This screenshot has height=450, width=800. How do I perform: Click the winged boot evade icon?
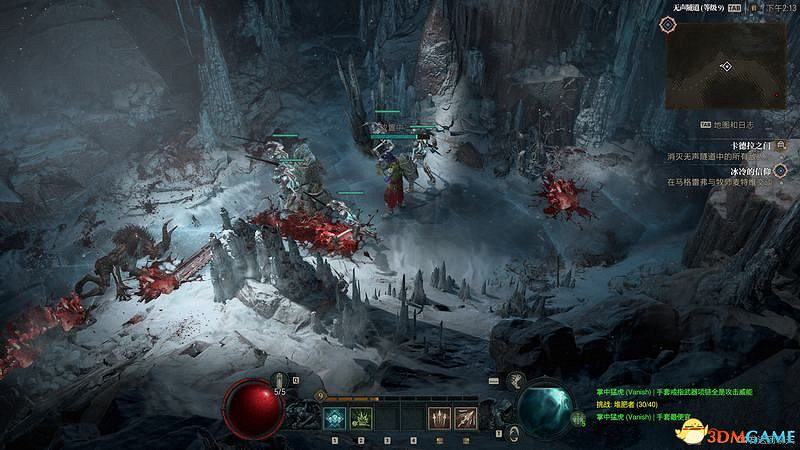[x=518, y=382]
